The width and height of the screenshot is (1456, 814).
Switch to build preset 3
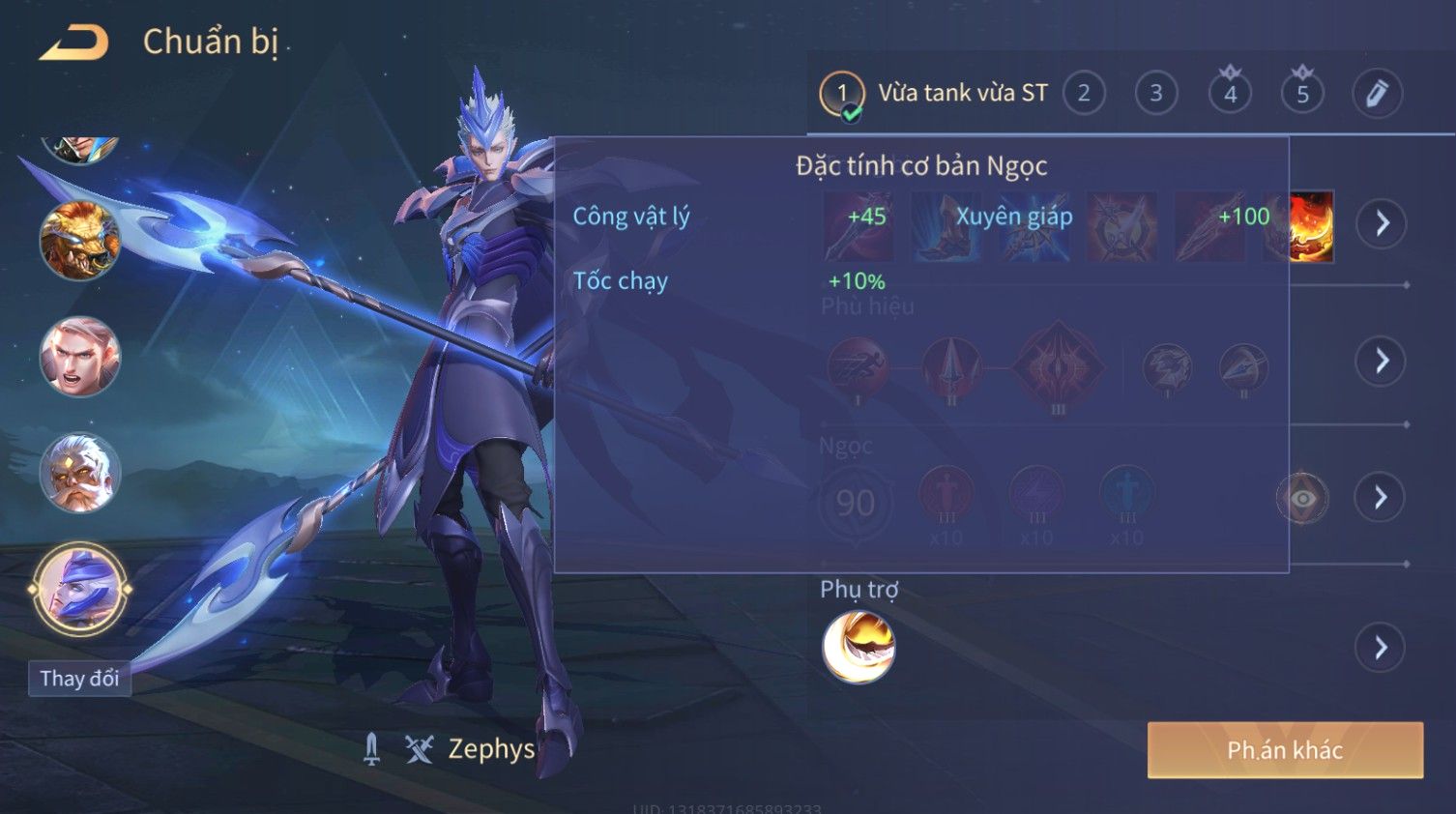pos(1156,94)
